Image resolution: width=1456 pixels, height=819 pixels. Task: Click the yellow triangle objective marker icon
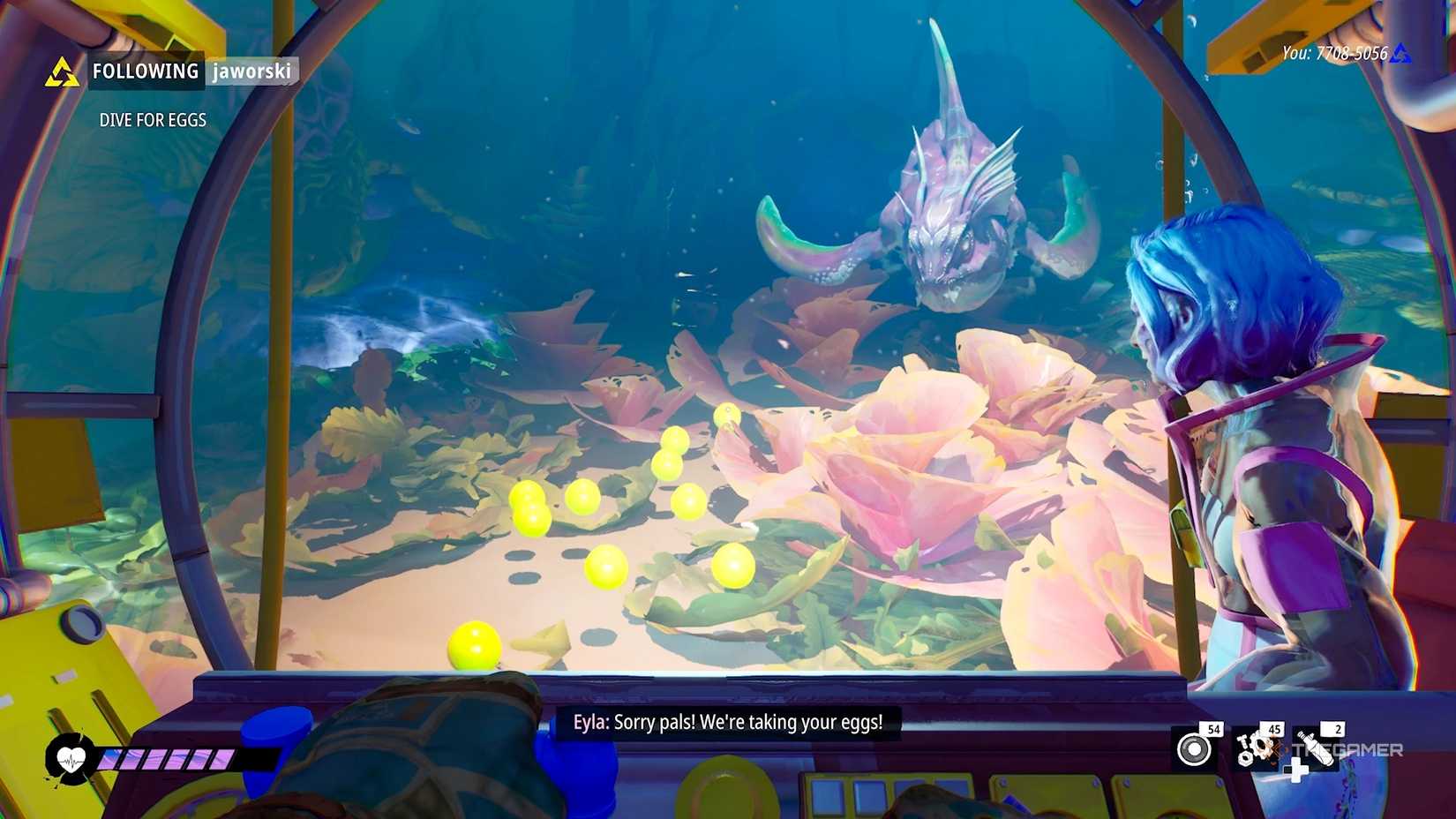(x=63, y=71)
